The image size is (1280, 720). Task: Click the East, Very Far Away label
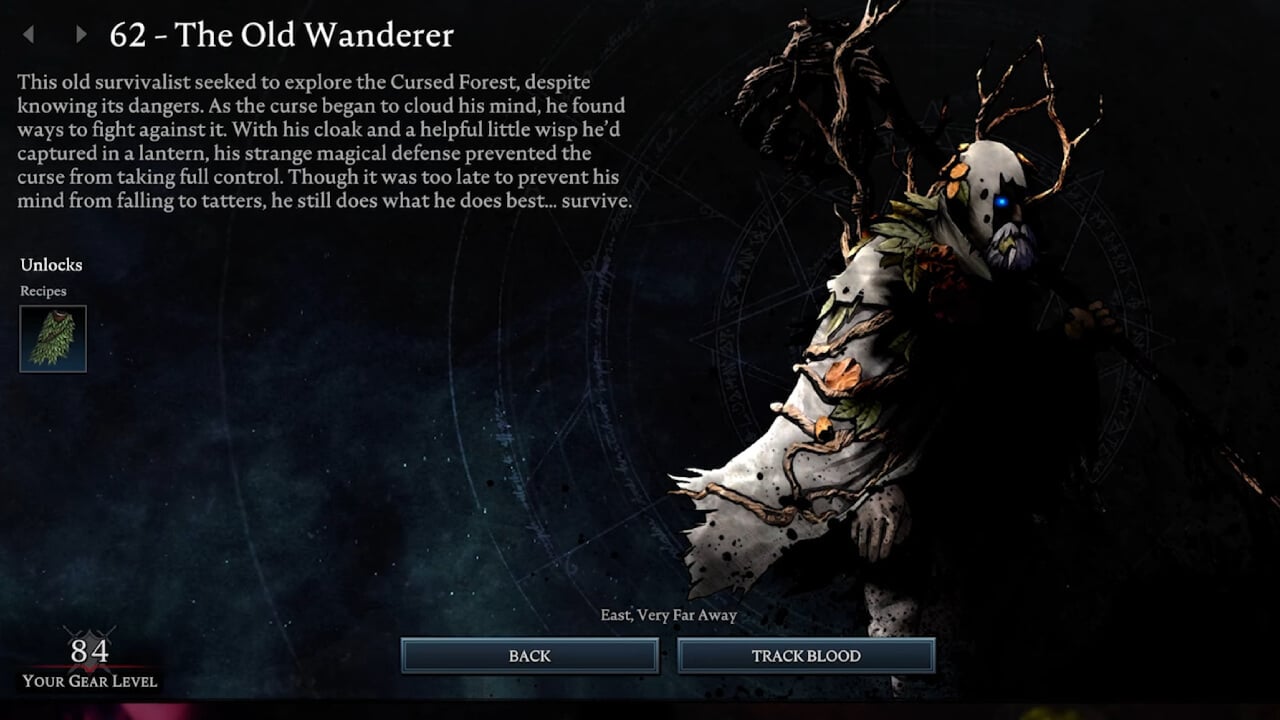pos(668,615)
